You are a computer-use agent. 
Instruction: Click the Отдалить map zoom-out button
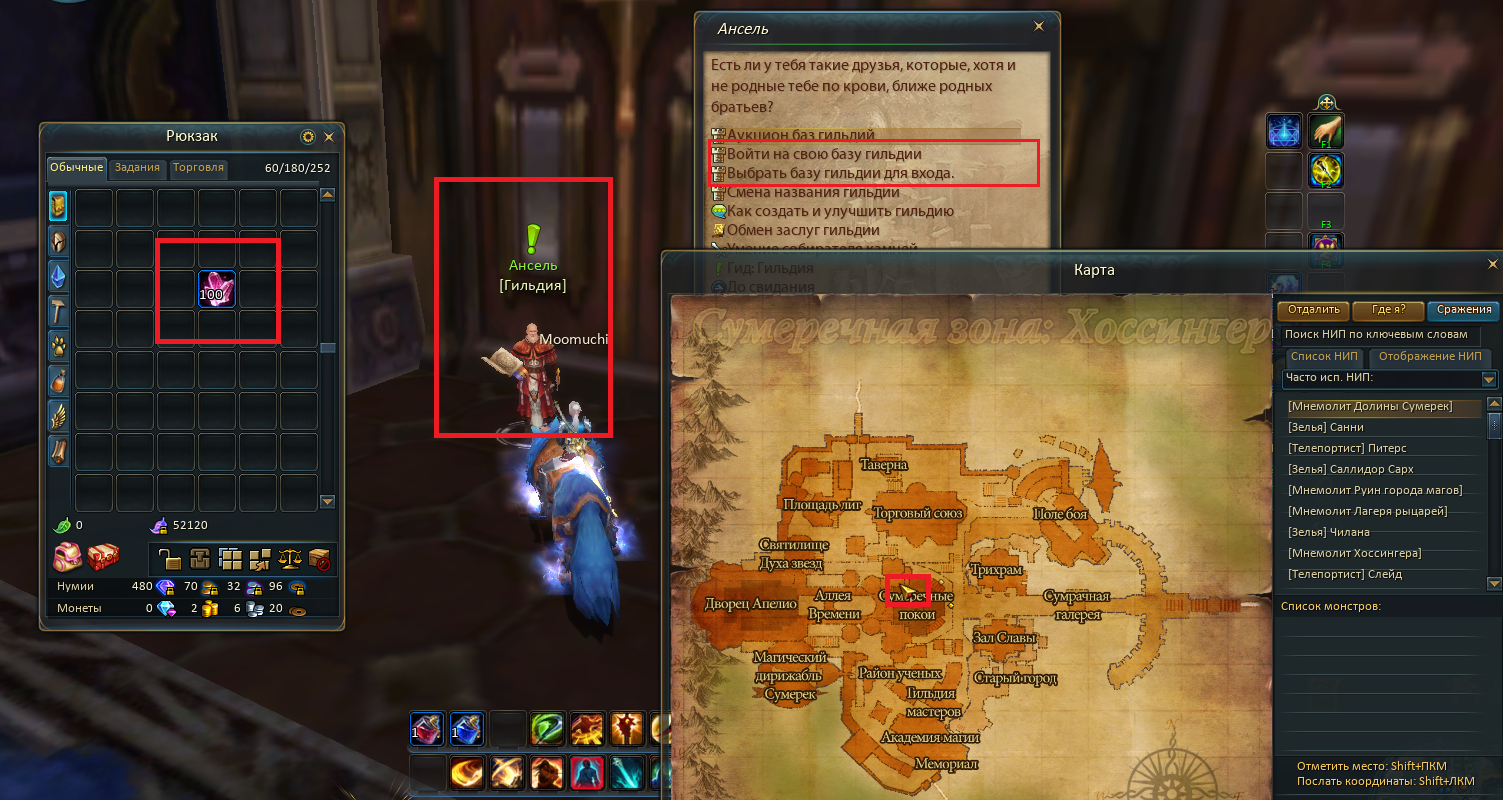point(1313,310)
